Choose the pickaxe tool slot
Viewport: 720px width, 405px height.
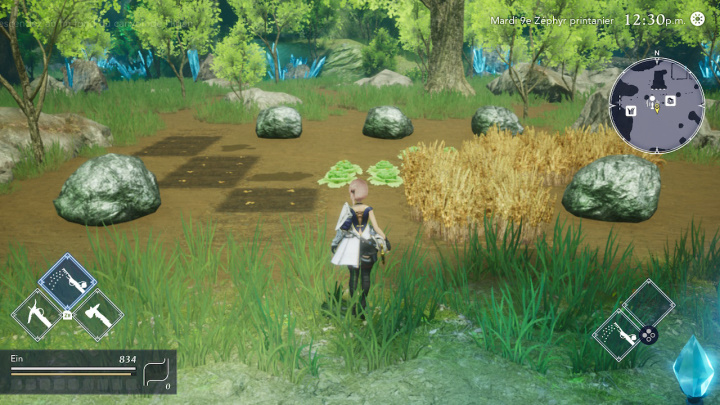point(38,315)
